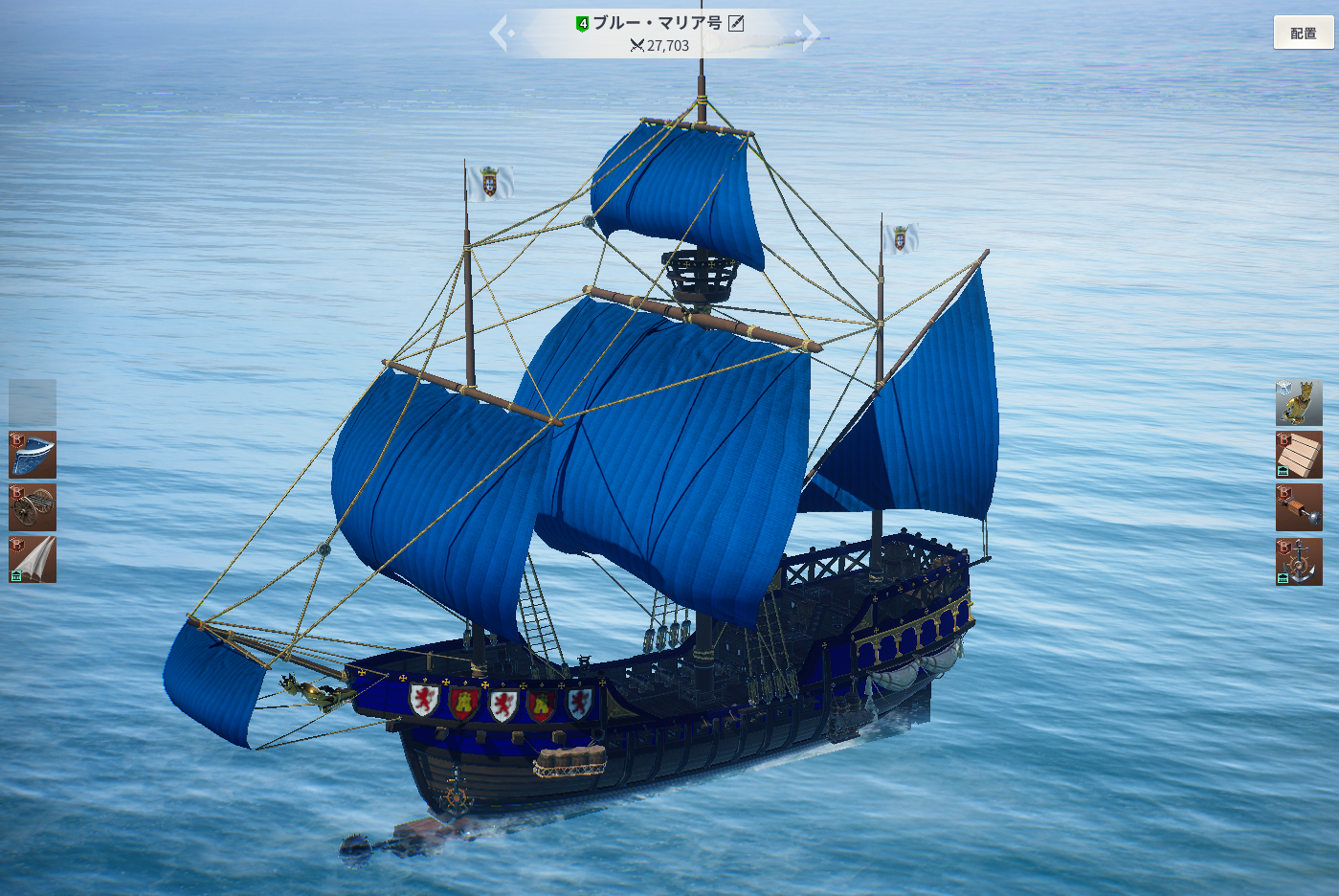Open the white sail equipment slot
1339x896 pixels.
[x=33, y=560]
